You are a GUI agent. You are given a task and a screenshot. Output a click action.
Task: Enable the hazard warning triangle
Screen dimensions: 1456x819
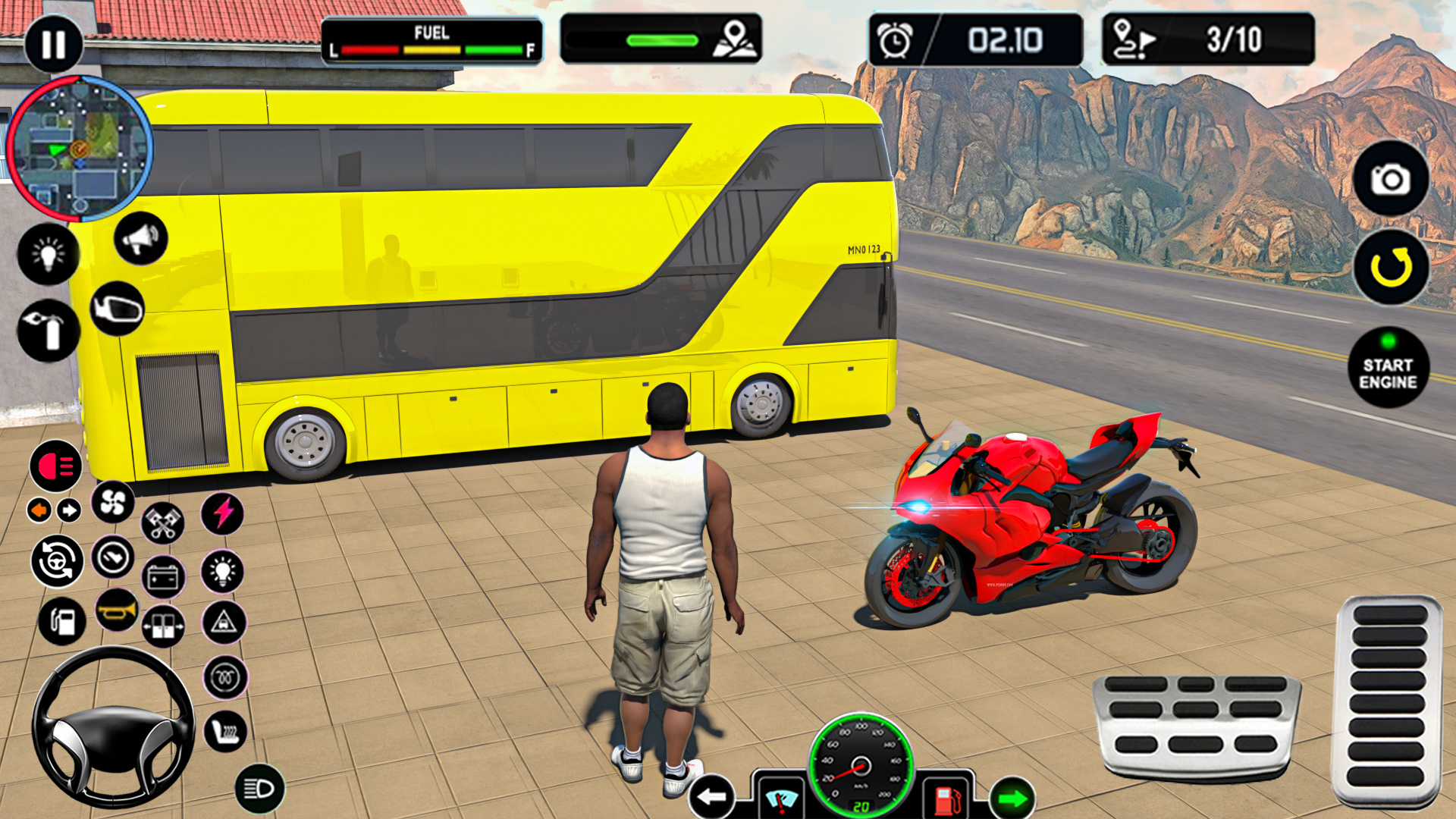point(223,623)
